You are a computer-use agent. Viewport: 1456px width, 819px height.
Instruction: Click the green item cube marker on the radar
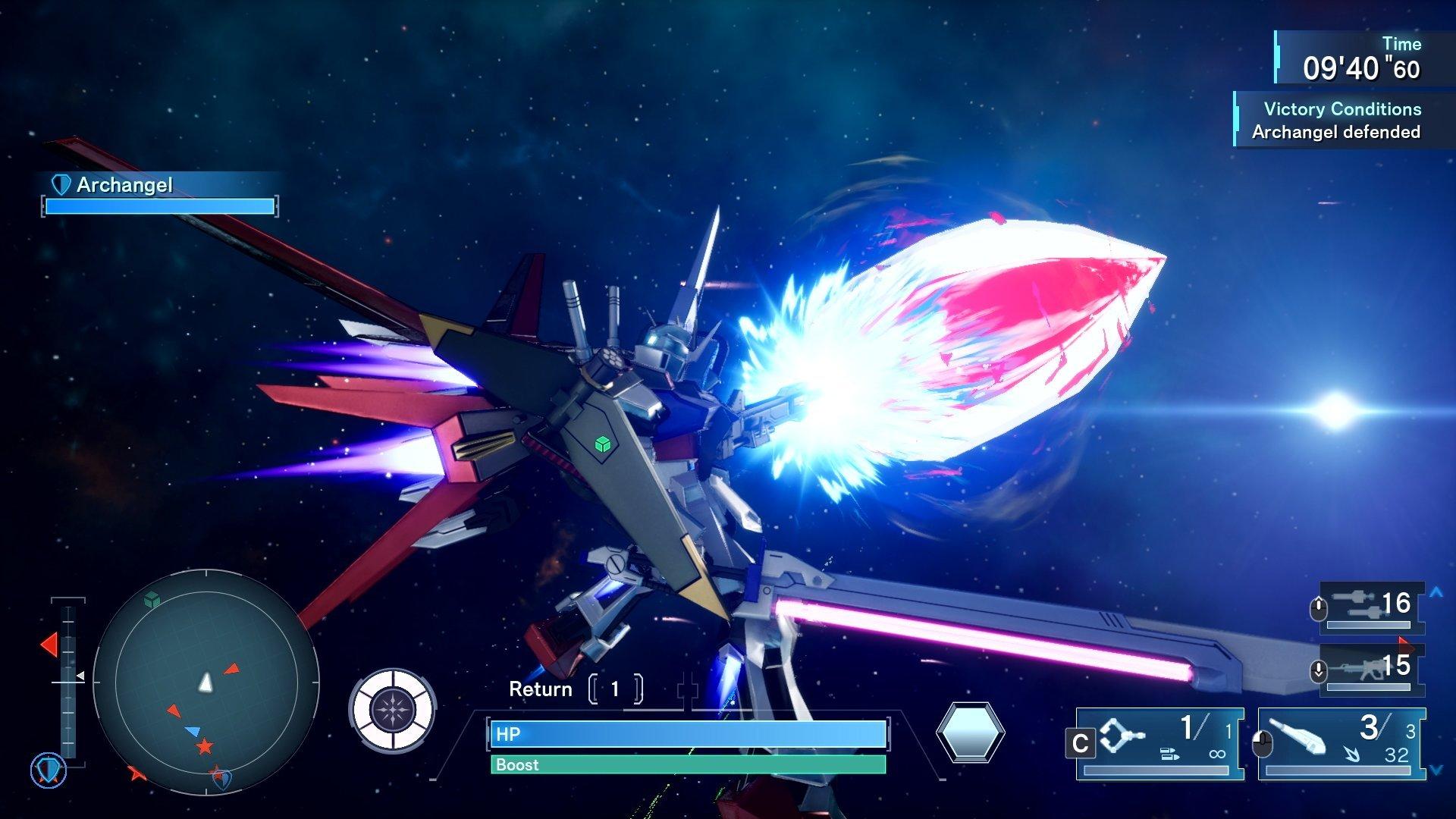coord(151,600)
